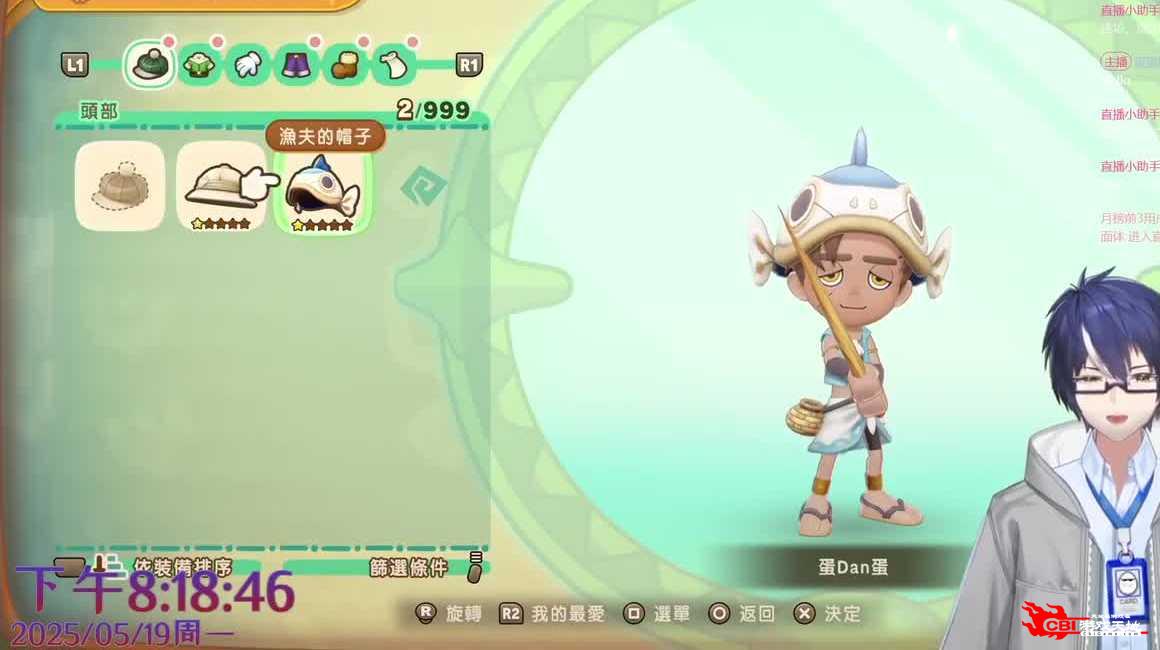Sort items via 依裝備排序

coord(180,568)
